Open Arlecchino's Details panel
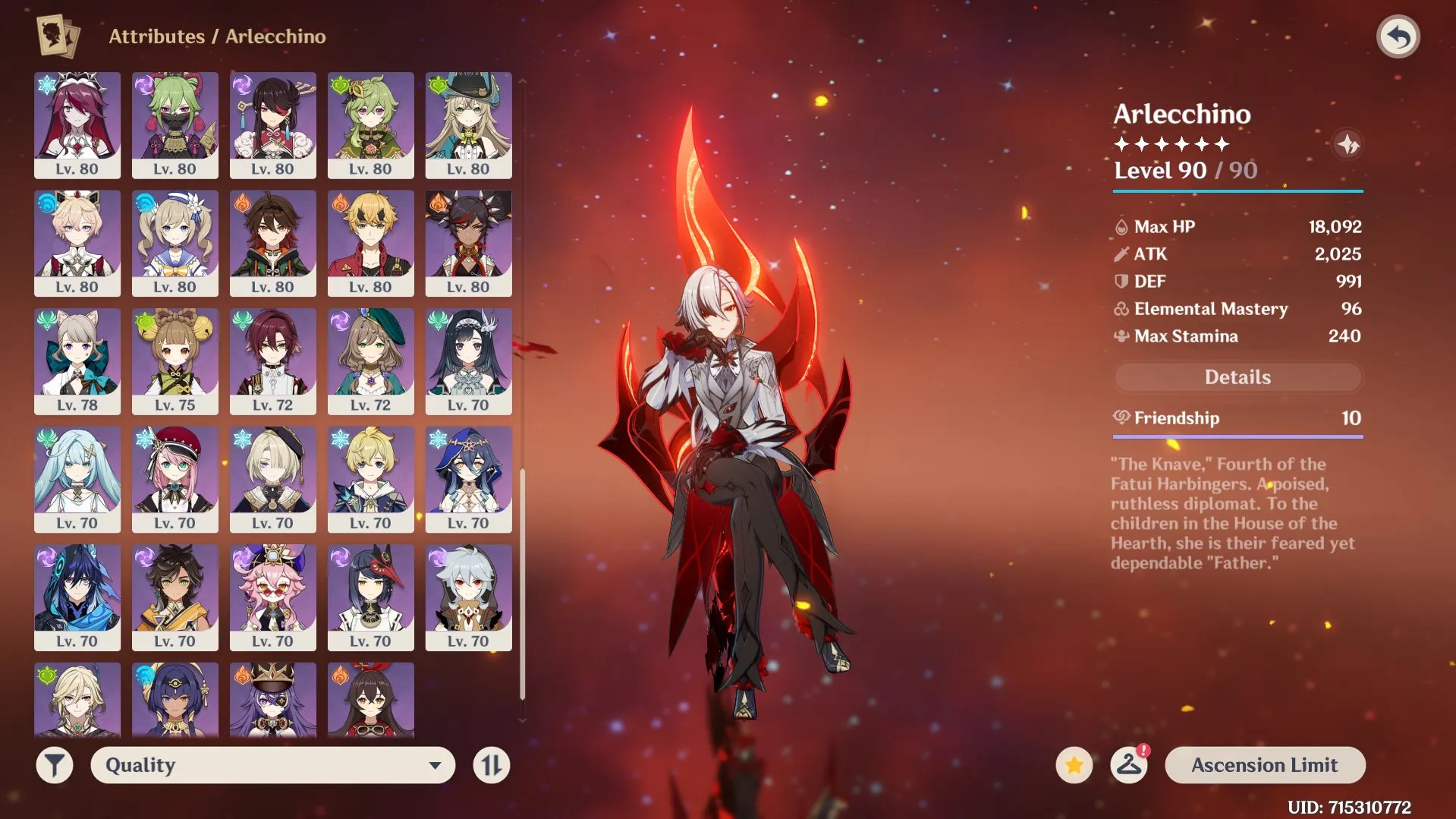 pyautogui.click(x=1236, y=377)
